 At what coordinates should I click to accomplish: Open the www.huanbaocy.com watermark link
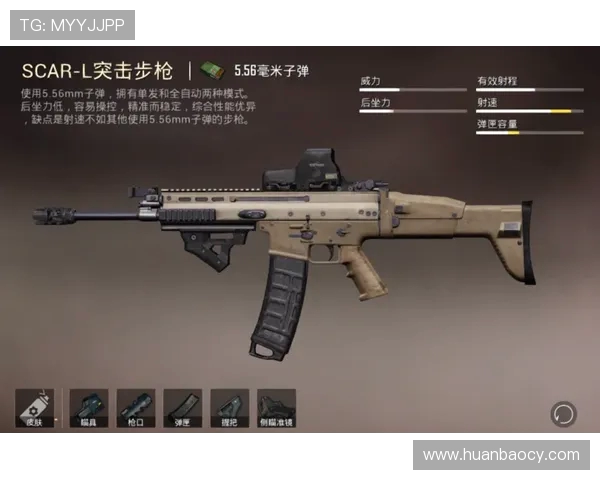tap(501, 455)
